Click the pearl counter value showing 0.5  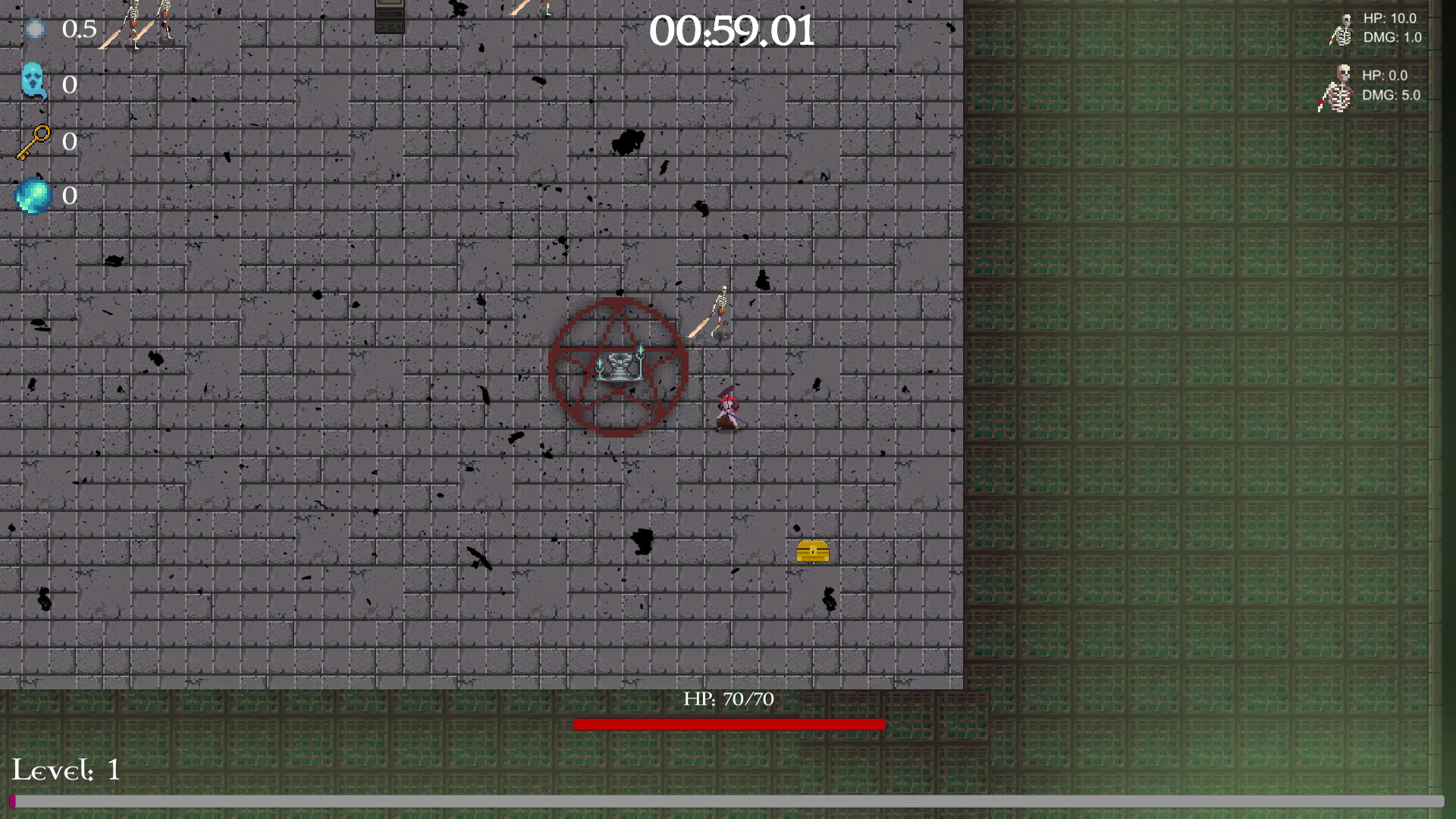coord(81,30)
